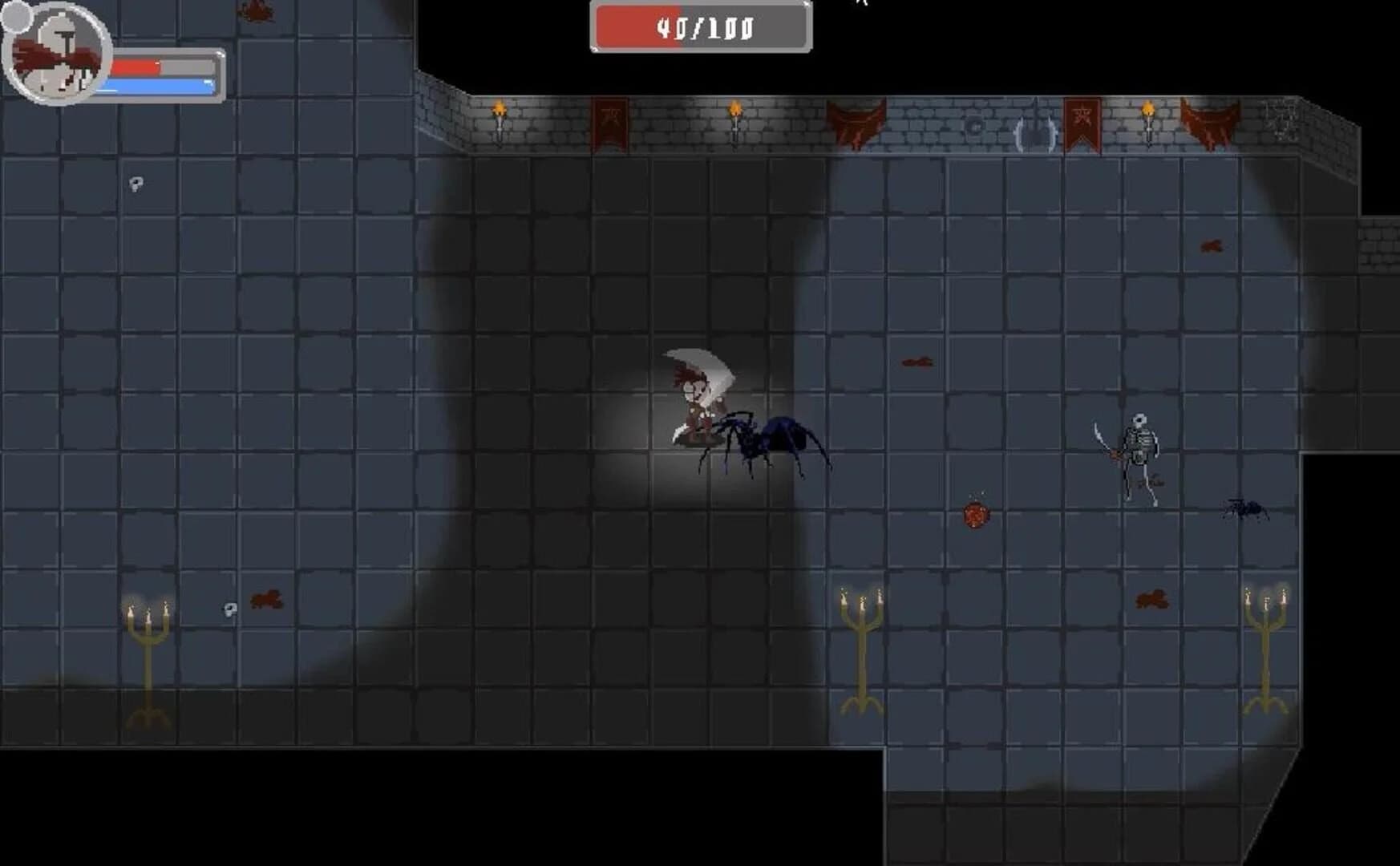Click the lit torch left of the red banner
The width and height of the screenshot is (1400, 866).
click(501, 116)
